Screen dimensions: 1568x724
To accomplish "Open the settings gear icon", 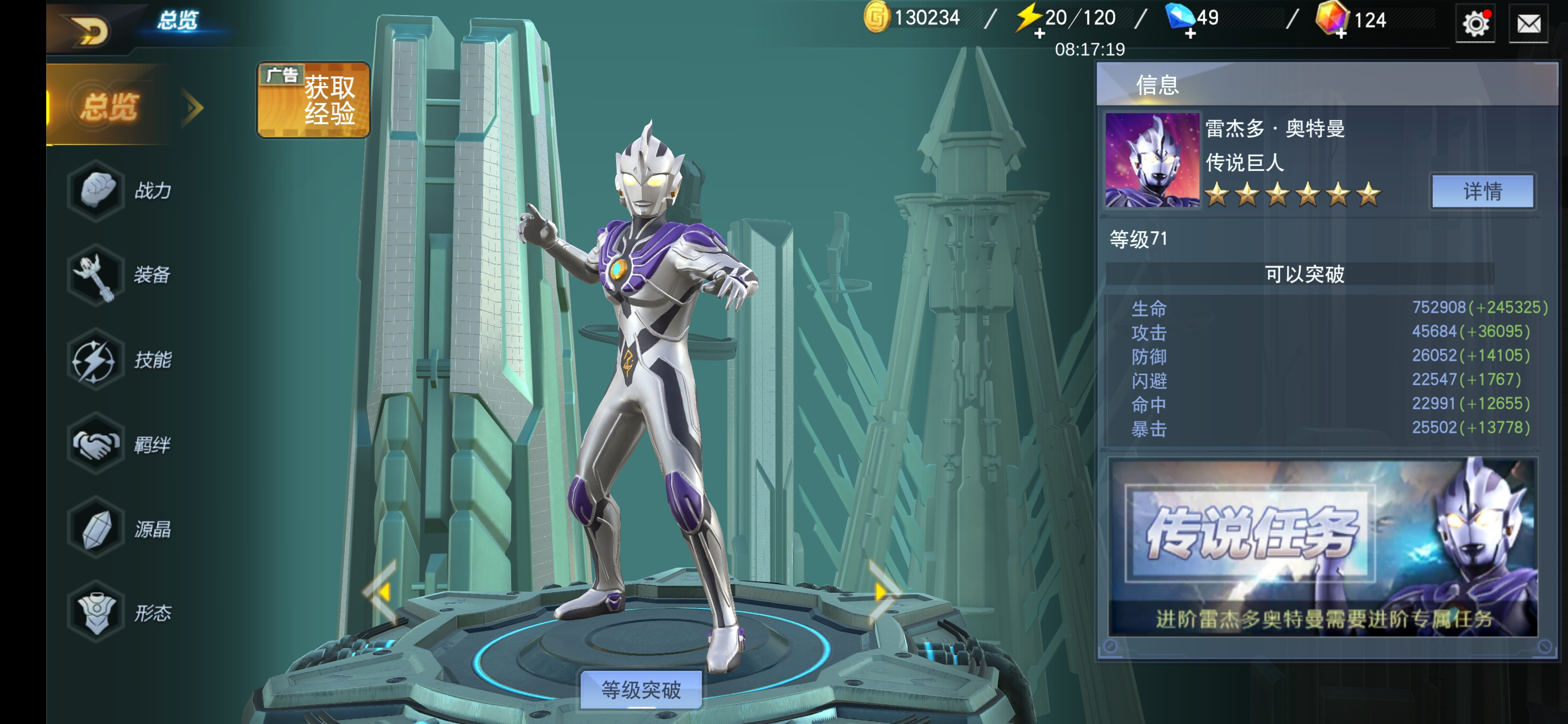I will (1476, 24).
